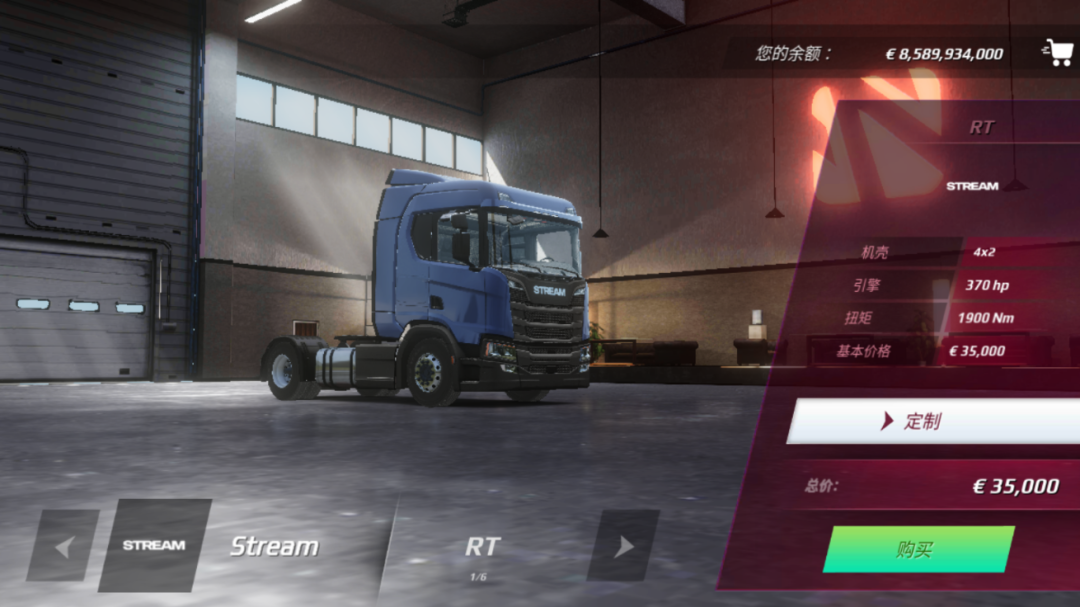Go to the previous truck with left arrow
The height and width of the screenshot is (607, 1080).
[x=63, y=546]
